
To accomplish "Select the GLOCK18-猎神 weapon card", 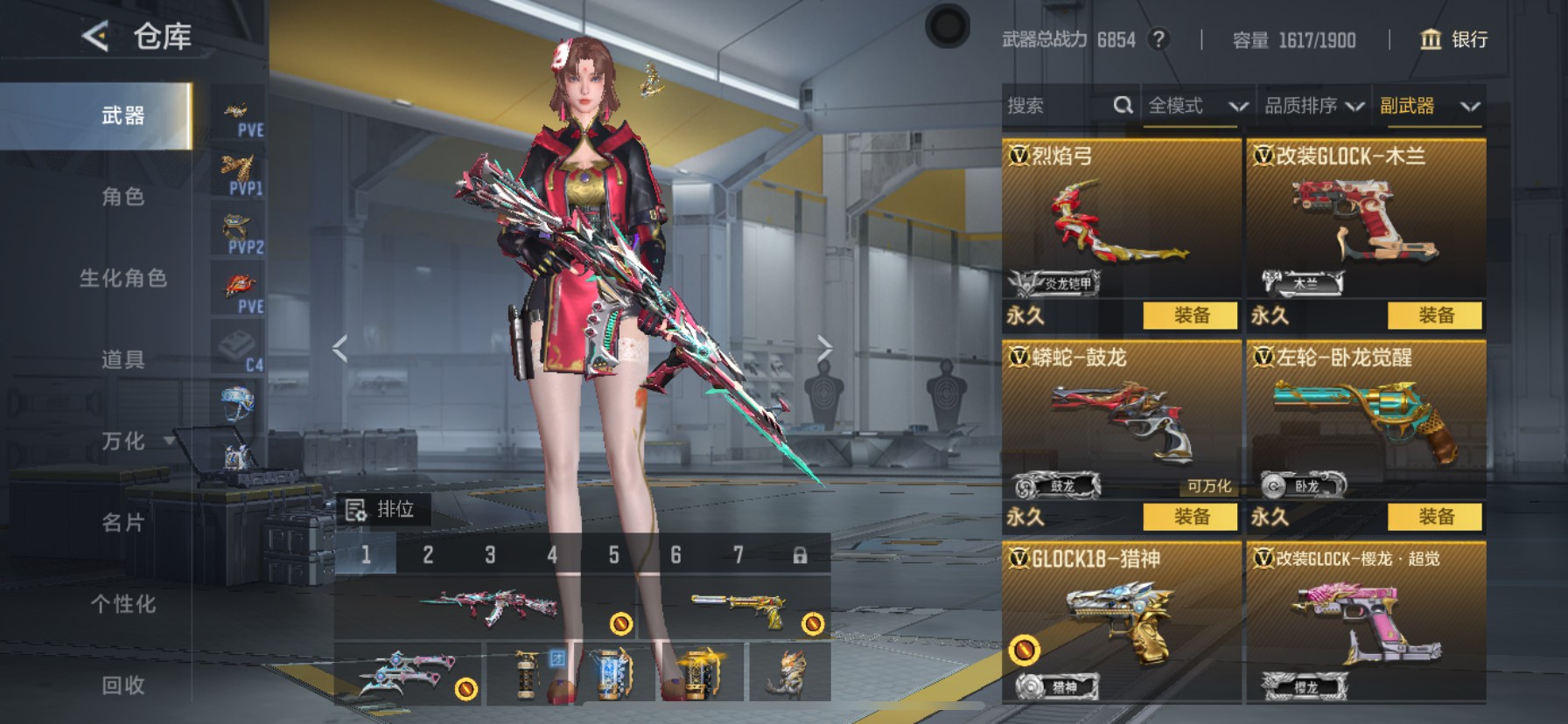I will 1120,621.
